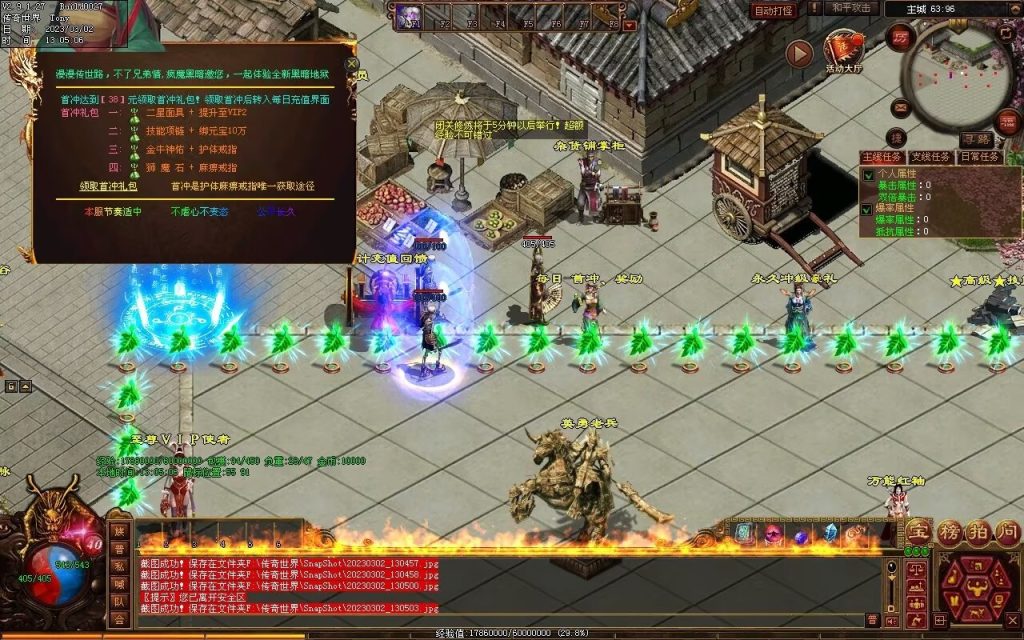The image size is (1024, 640).
Task: Open the 榜 rankings button
Action: (x=948, y=532)
